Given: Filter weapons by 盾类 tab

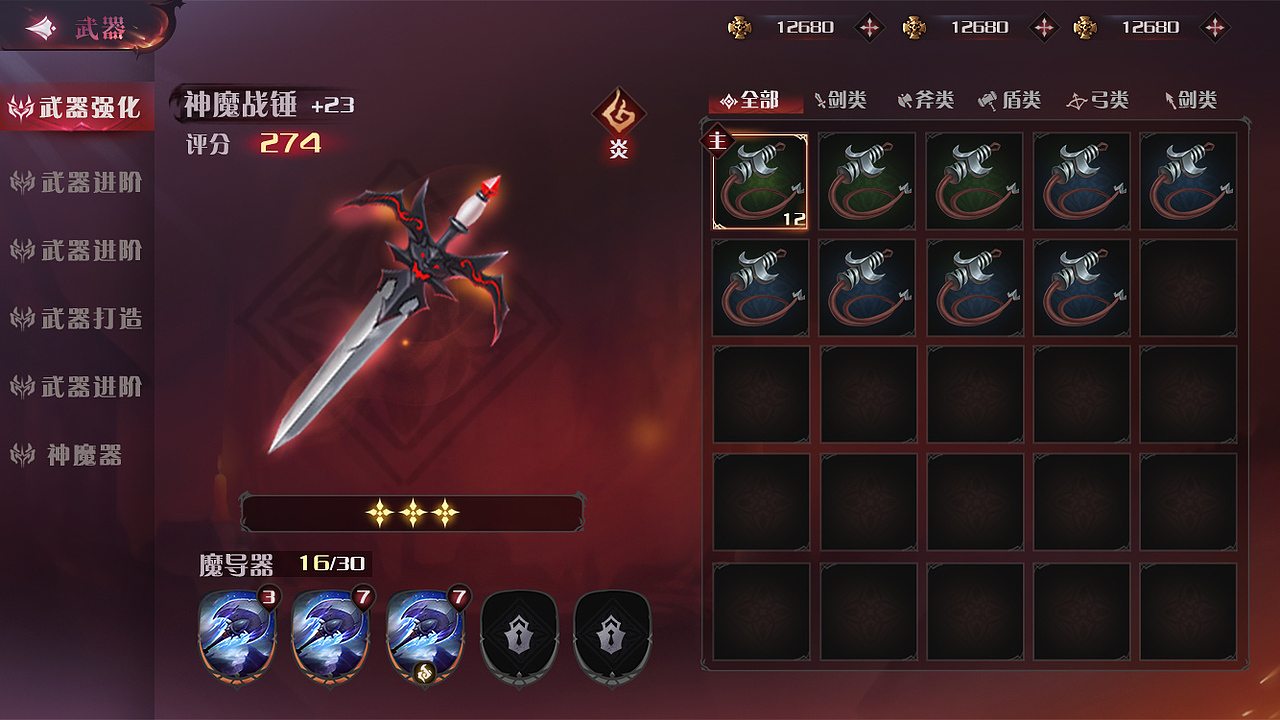Looking at the screenshot, I should [1010, 100].
